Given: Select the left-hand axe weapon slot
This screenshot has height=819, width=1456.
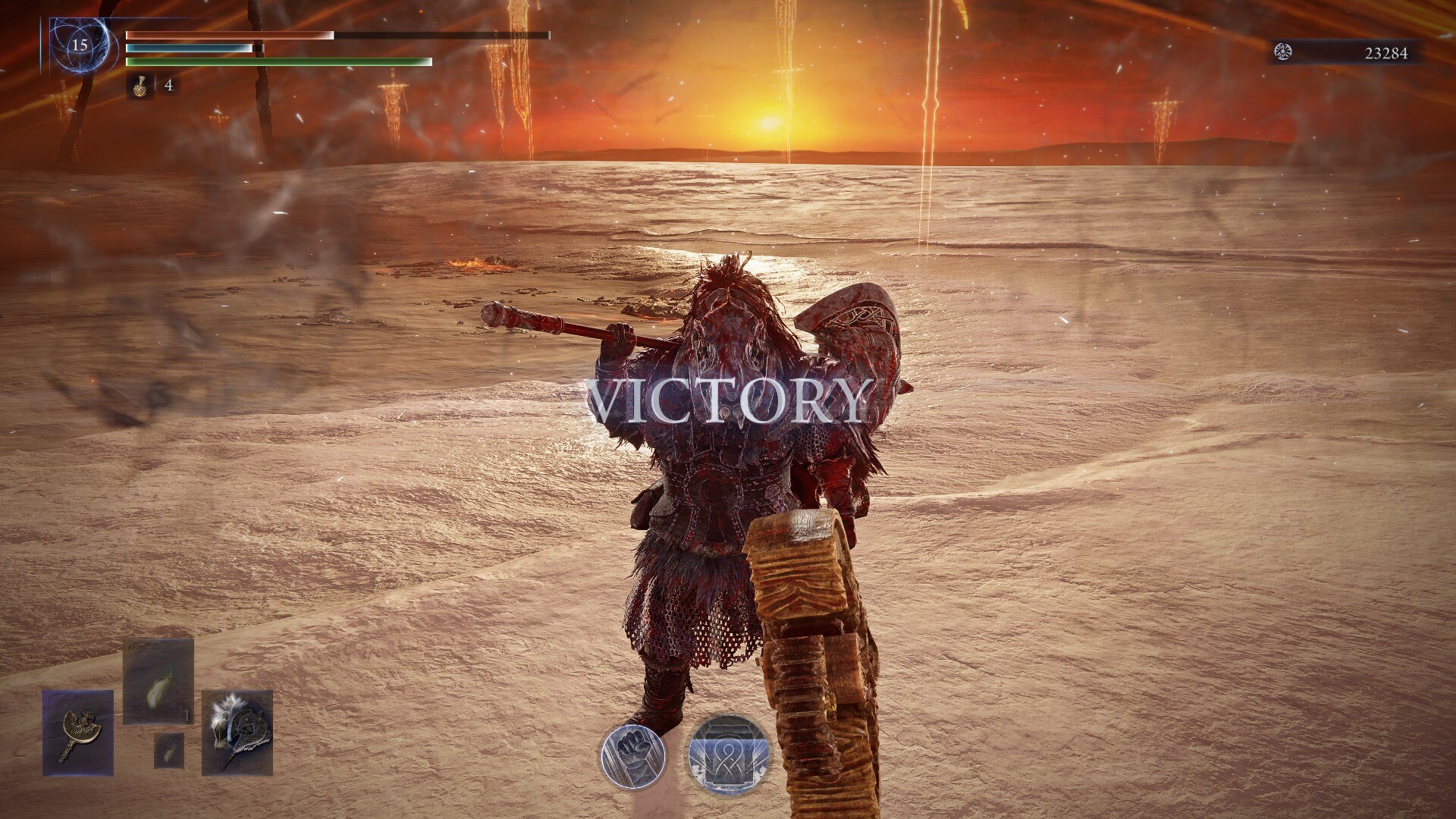Looking at the screenshot, I should (x=78, y=733).
